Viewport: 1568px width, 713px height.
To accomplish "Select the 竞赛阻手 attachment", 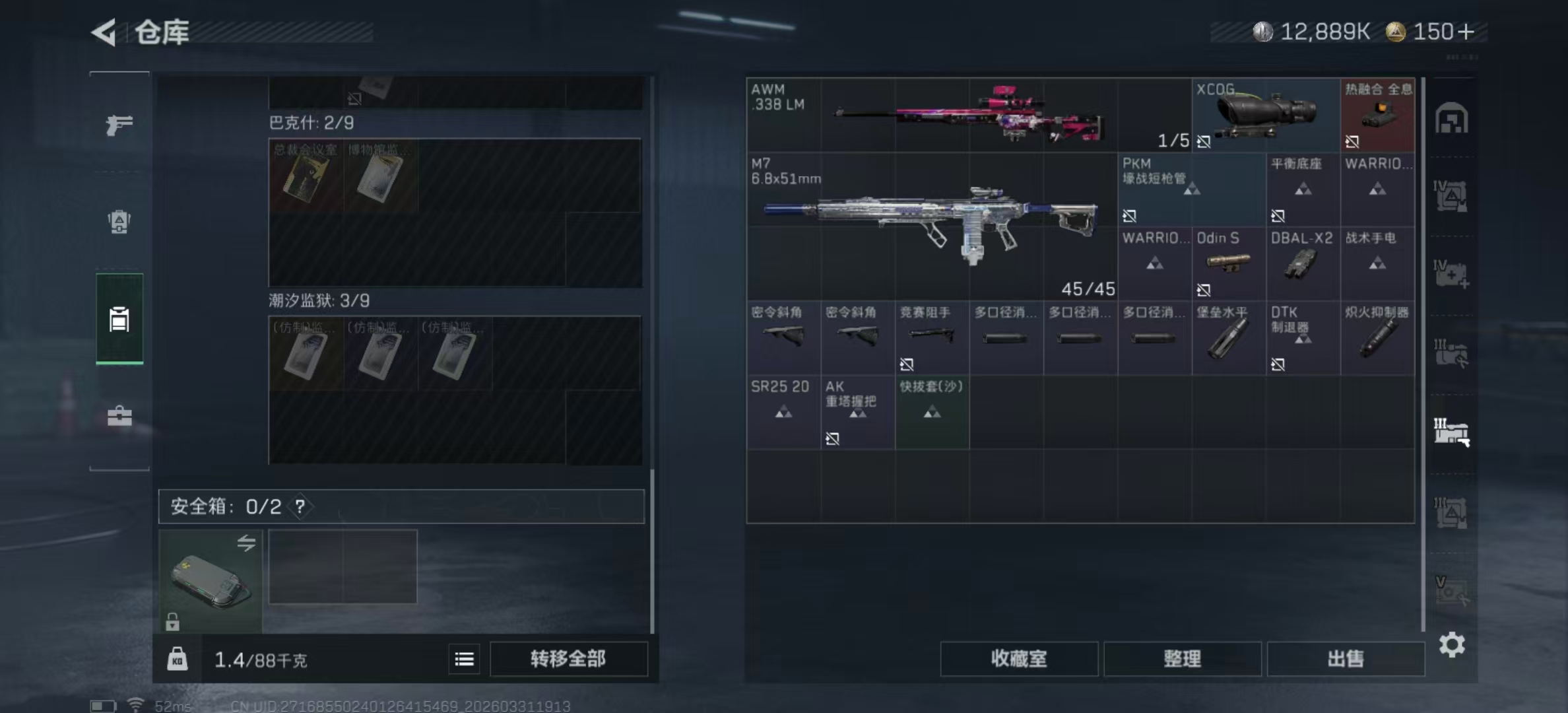I will pyautogui.click(x=931, y=337).
